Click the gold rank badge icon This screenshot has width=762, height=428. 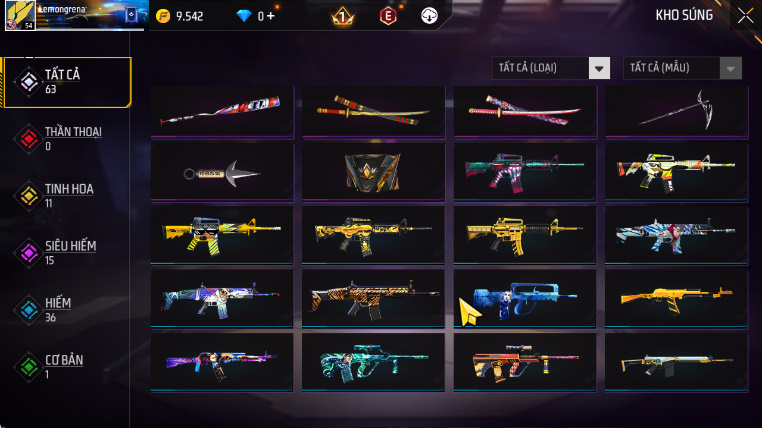(342, 16)
